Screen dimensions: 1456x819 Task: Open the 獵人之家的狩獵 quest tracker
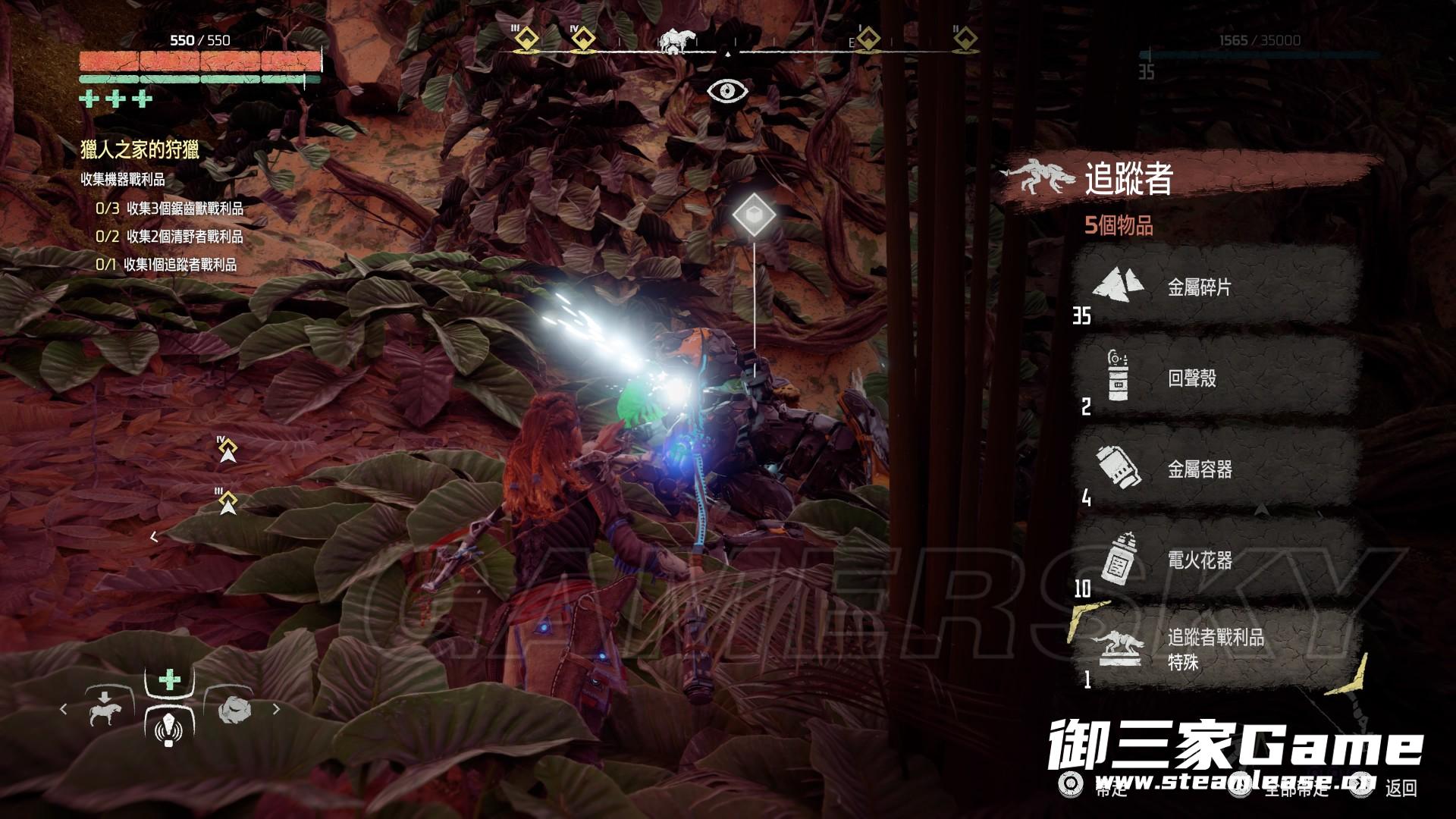[x=140, y=150]
